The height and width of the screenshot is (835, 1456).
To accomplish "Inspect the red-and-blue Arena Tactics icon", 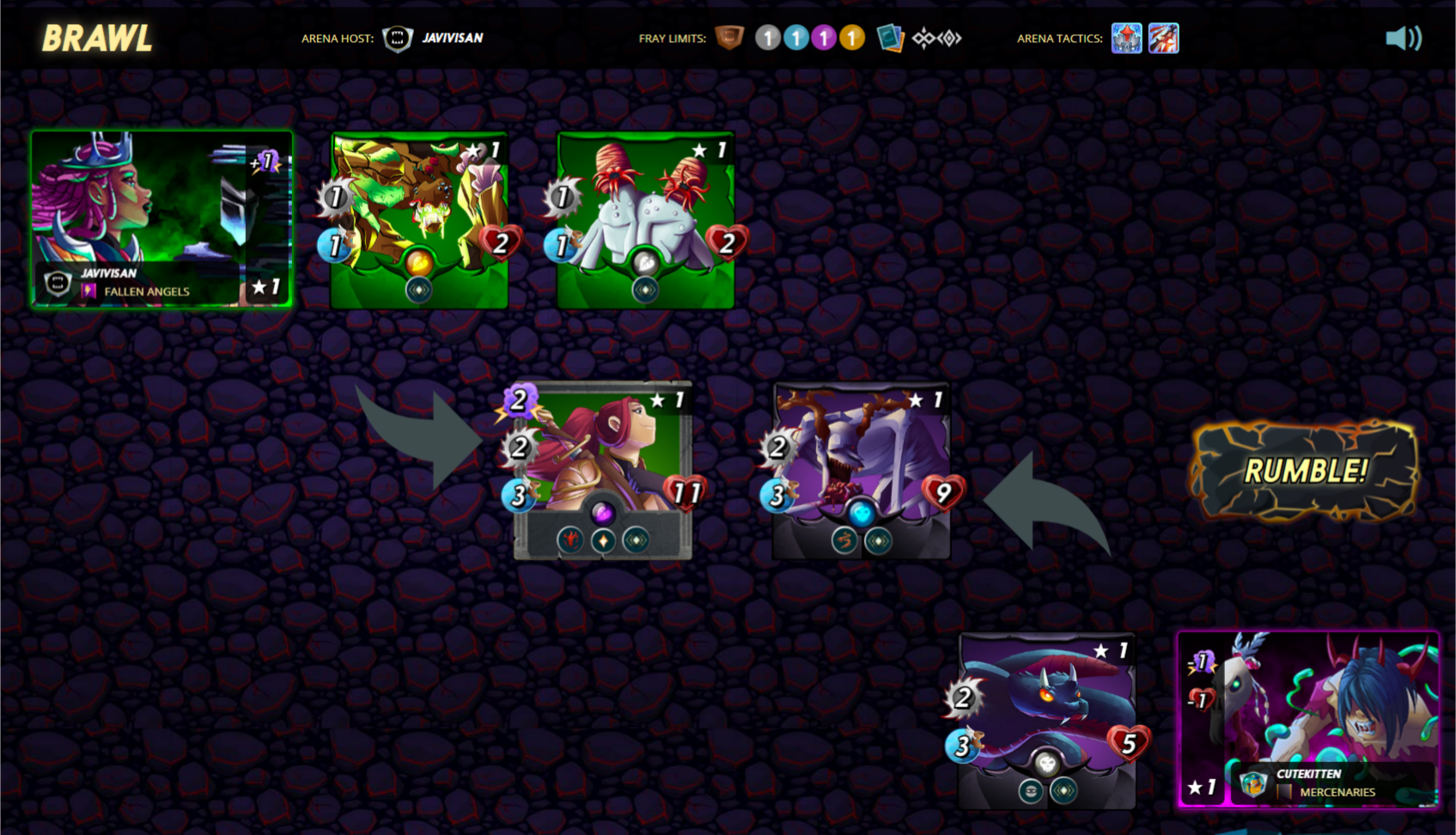I will point(1164,39).
